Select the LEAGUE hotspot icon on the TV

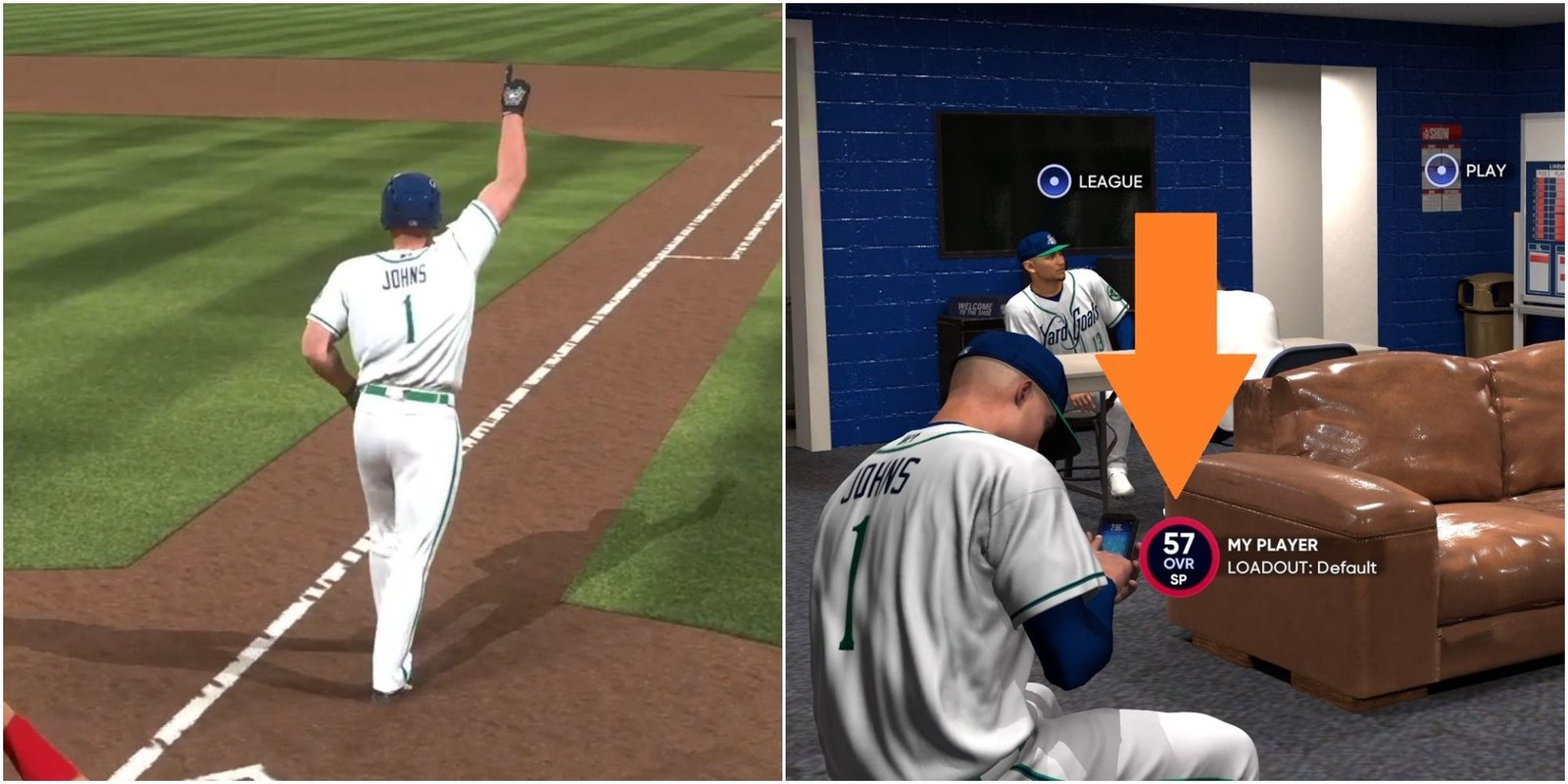[x=1053, y=180]
